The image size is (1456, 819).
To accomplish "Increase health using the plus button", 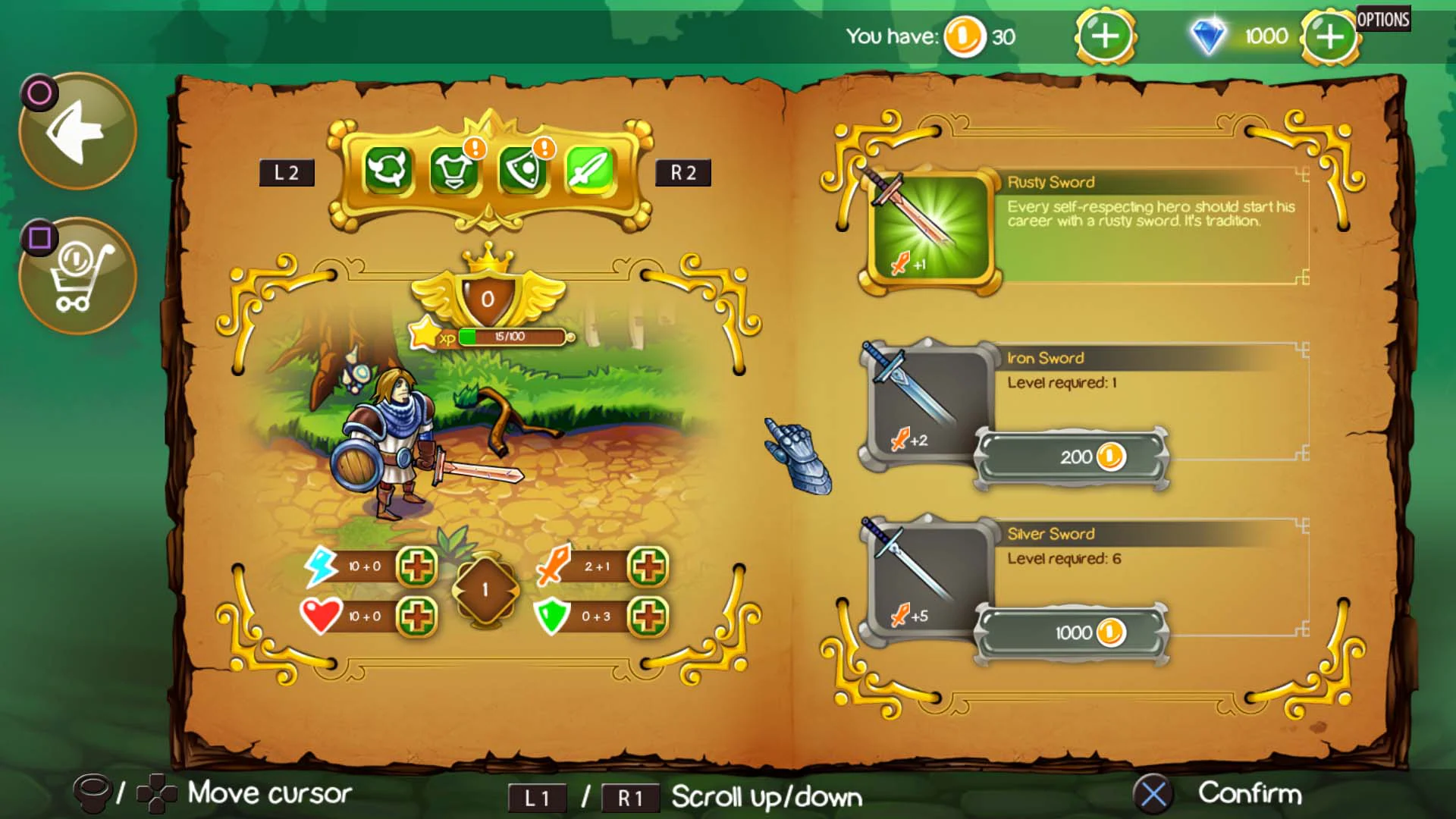I will click(416, 617).
